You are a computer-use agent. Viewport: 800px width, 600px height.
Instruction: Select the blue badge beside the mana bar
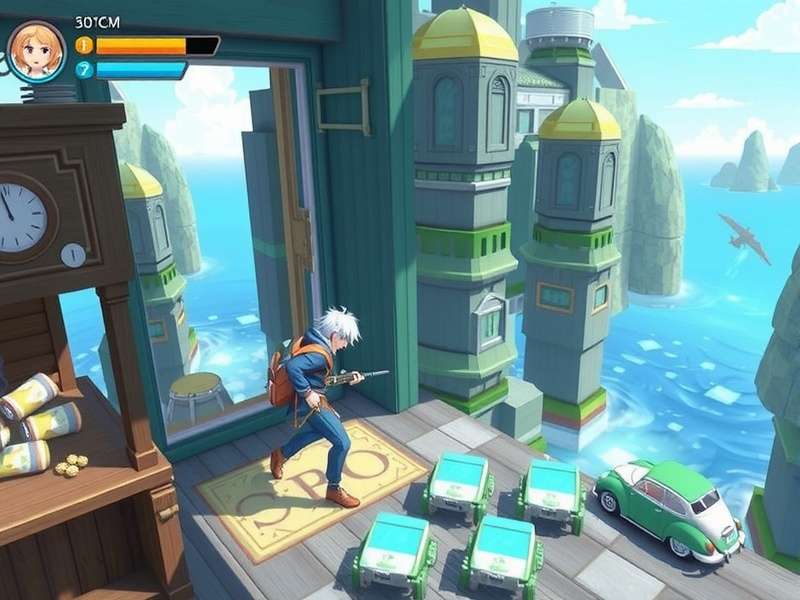click(84, 70)
